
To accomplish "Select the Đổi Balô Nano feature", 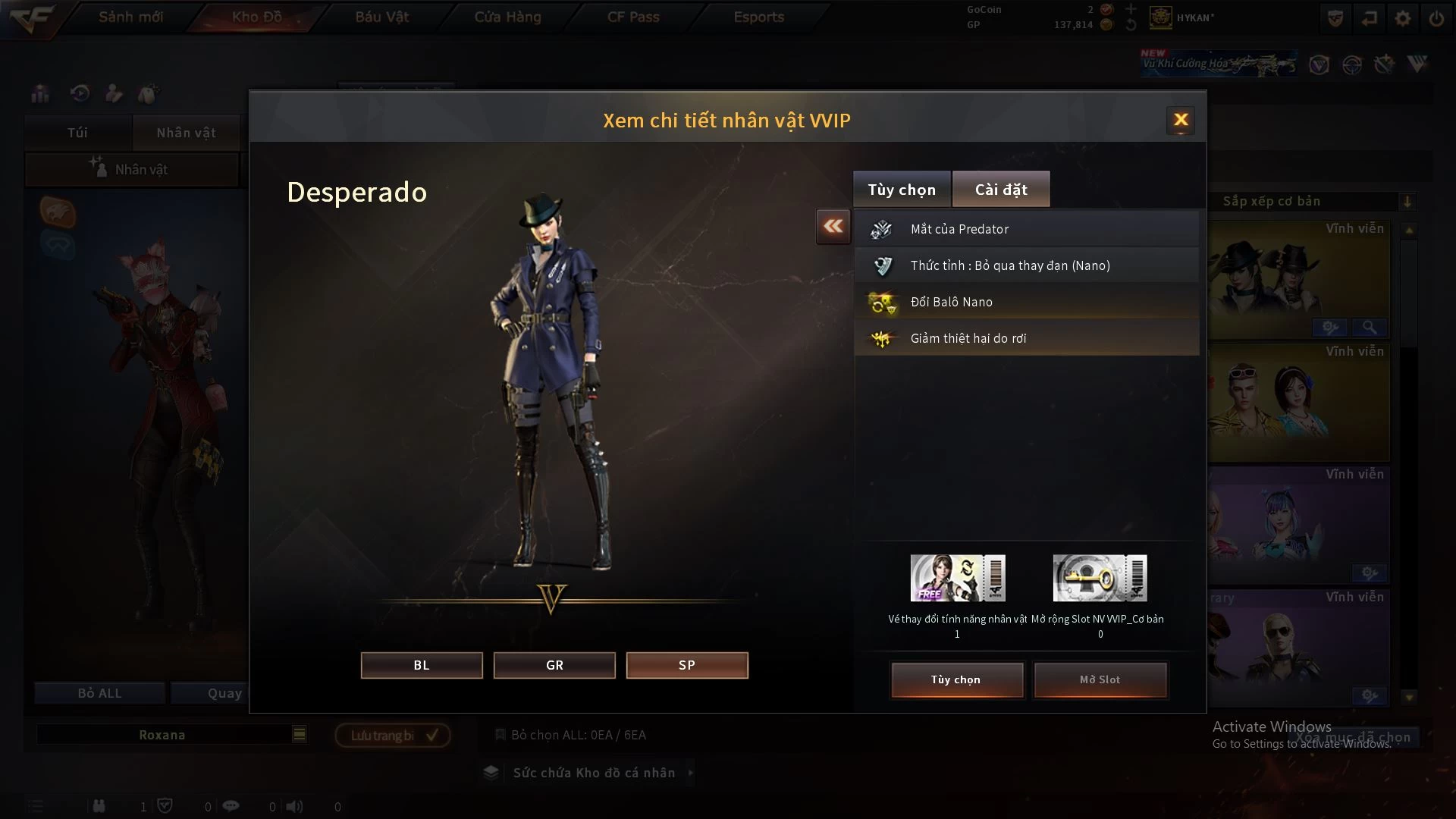I will tap(1027, 302).
